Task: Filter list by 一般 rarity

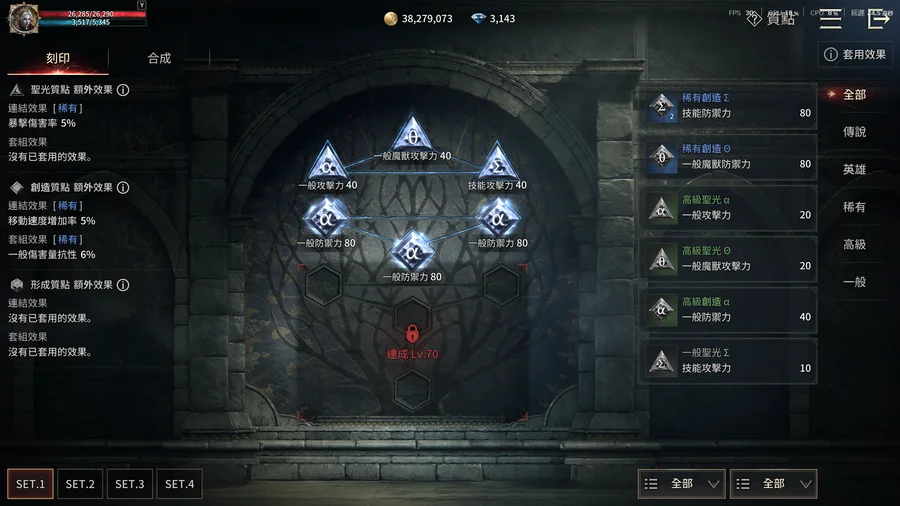Action: pos(854,282)
